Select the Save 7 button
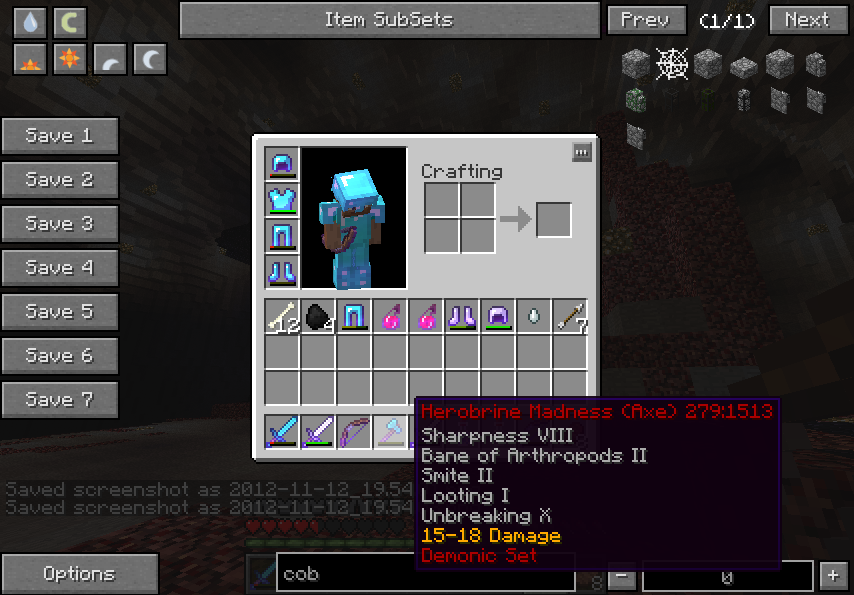The width and height of the screenshot is (854, 595). [x=60, y=400]
